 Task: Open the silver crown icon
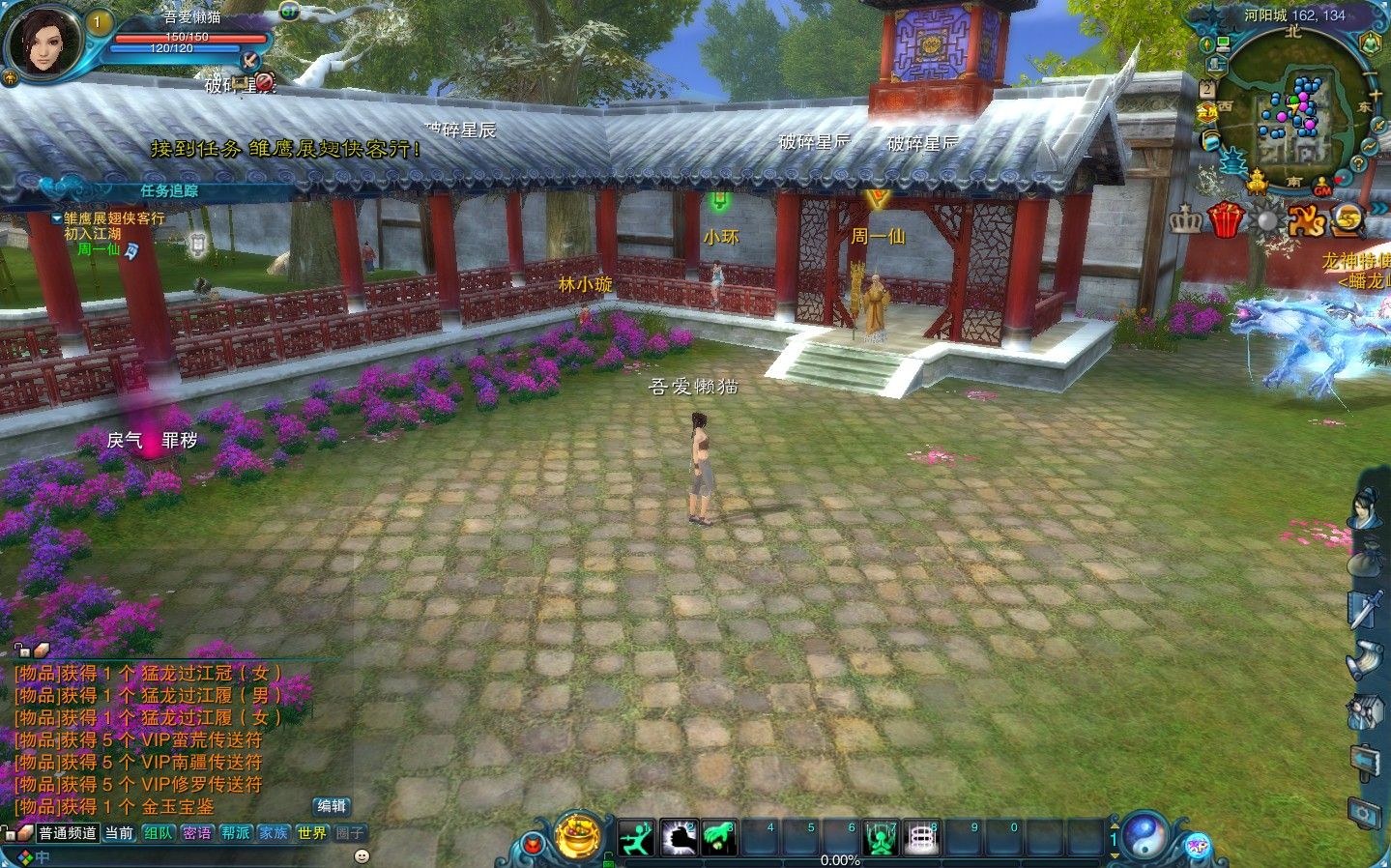pos(1185,221)
